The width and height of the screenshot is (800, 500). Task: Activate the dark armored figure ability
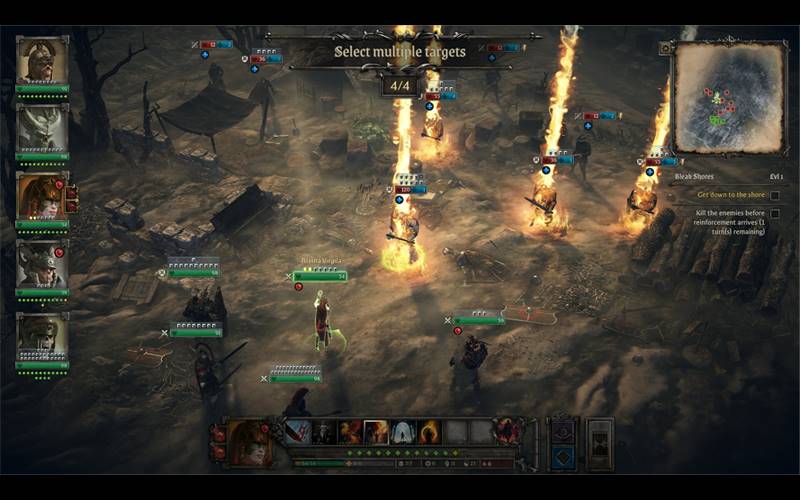pyautogui.click(x=323, y=432)
